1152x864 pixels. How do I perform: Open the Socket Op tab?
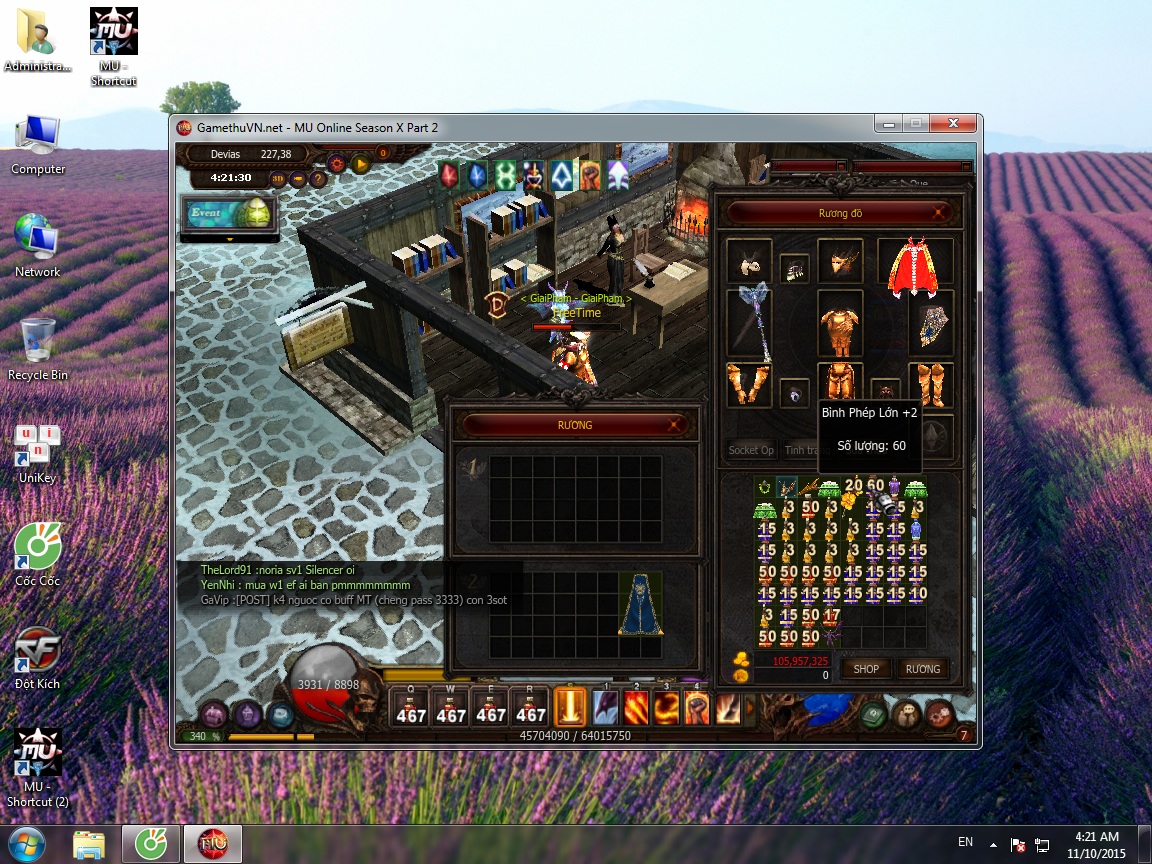(751, 451)
